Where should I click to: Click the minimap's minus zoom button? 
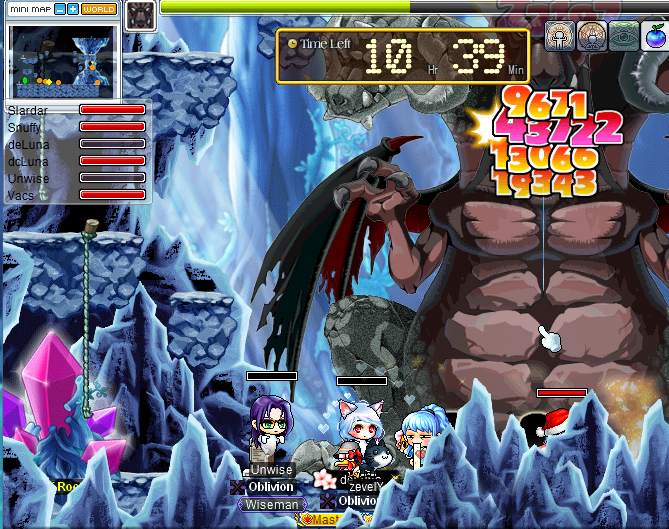60,9
